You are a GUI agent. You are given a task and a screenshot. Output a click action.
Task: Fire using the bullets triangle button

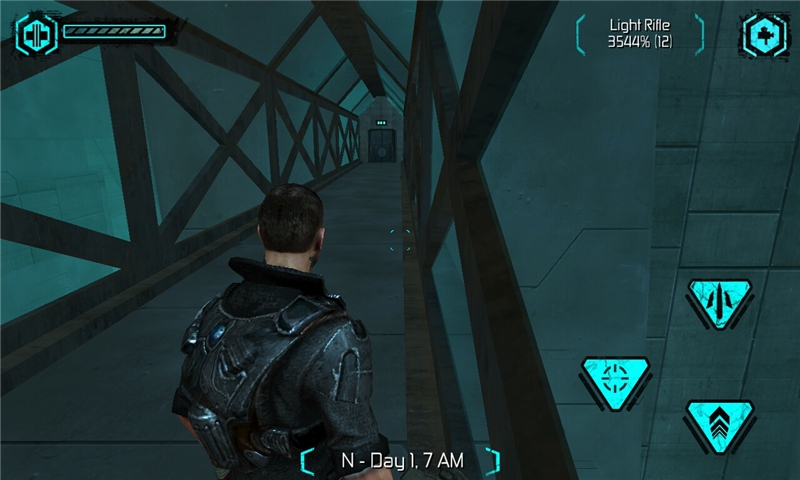coord(721,299)
